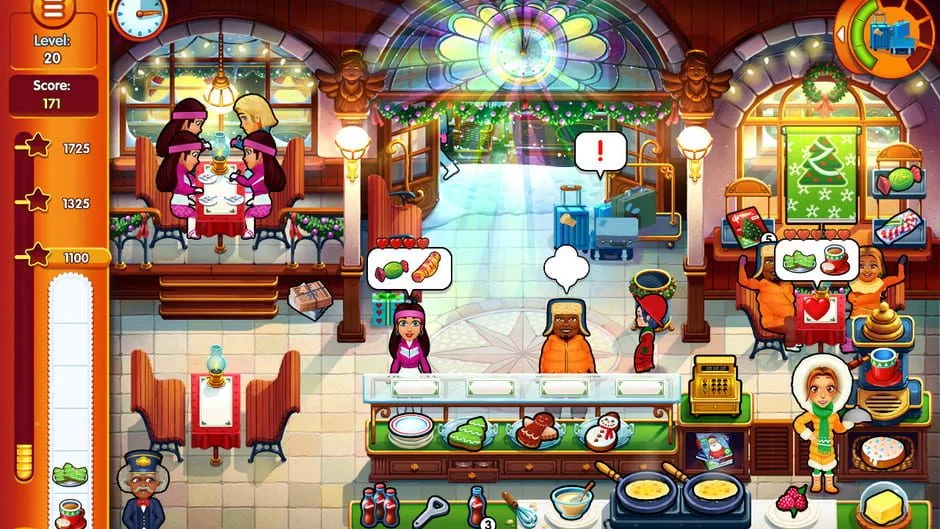Viewport: 940px width, 529px height.
Task: Grab the butter under the glass dome
Action: (x=882, y=504)
